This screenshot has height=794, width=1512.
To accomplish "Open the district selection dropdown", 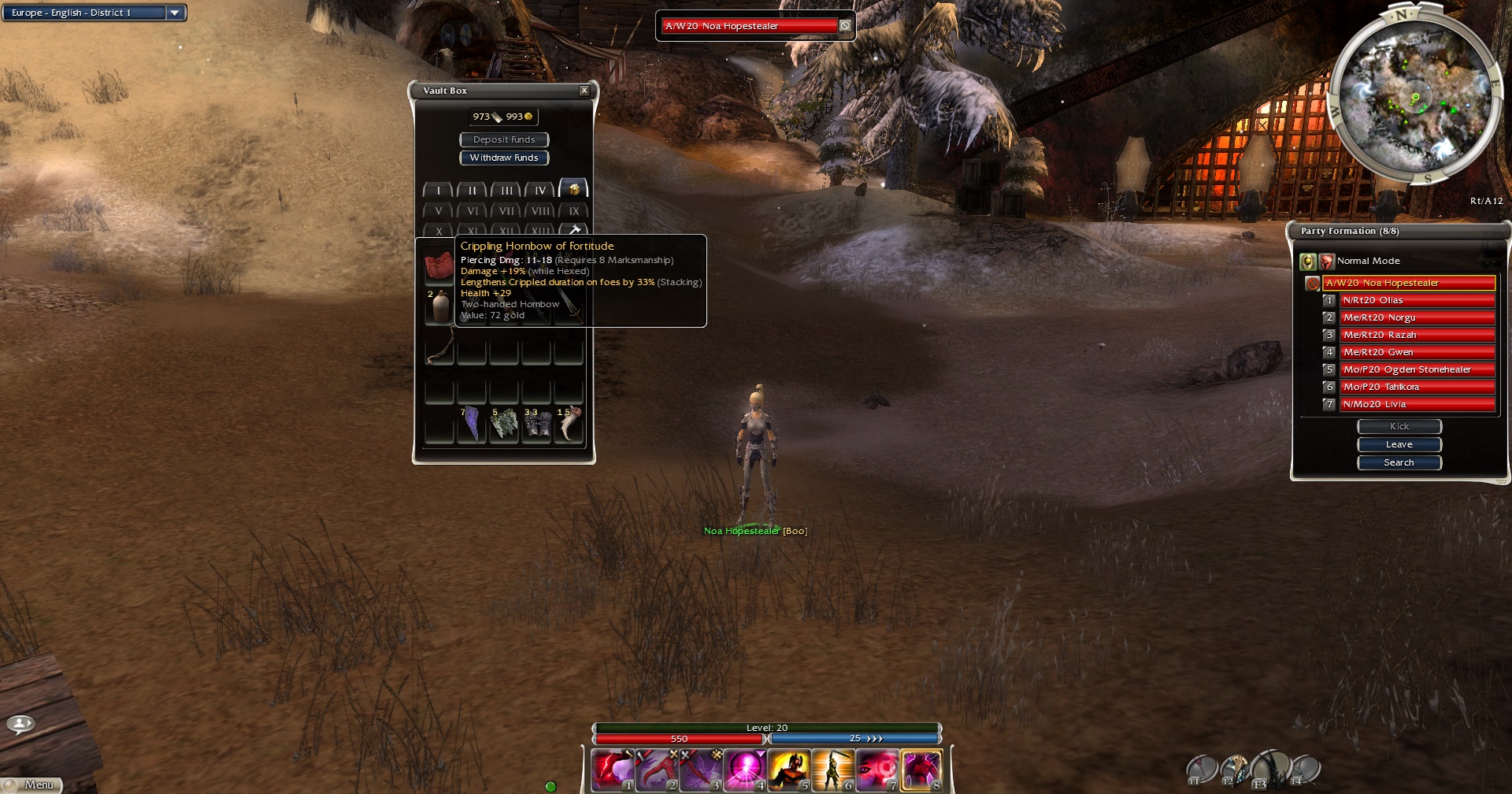I will pyautogui.click(x=175, y=13).
